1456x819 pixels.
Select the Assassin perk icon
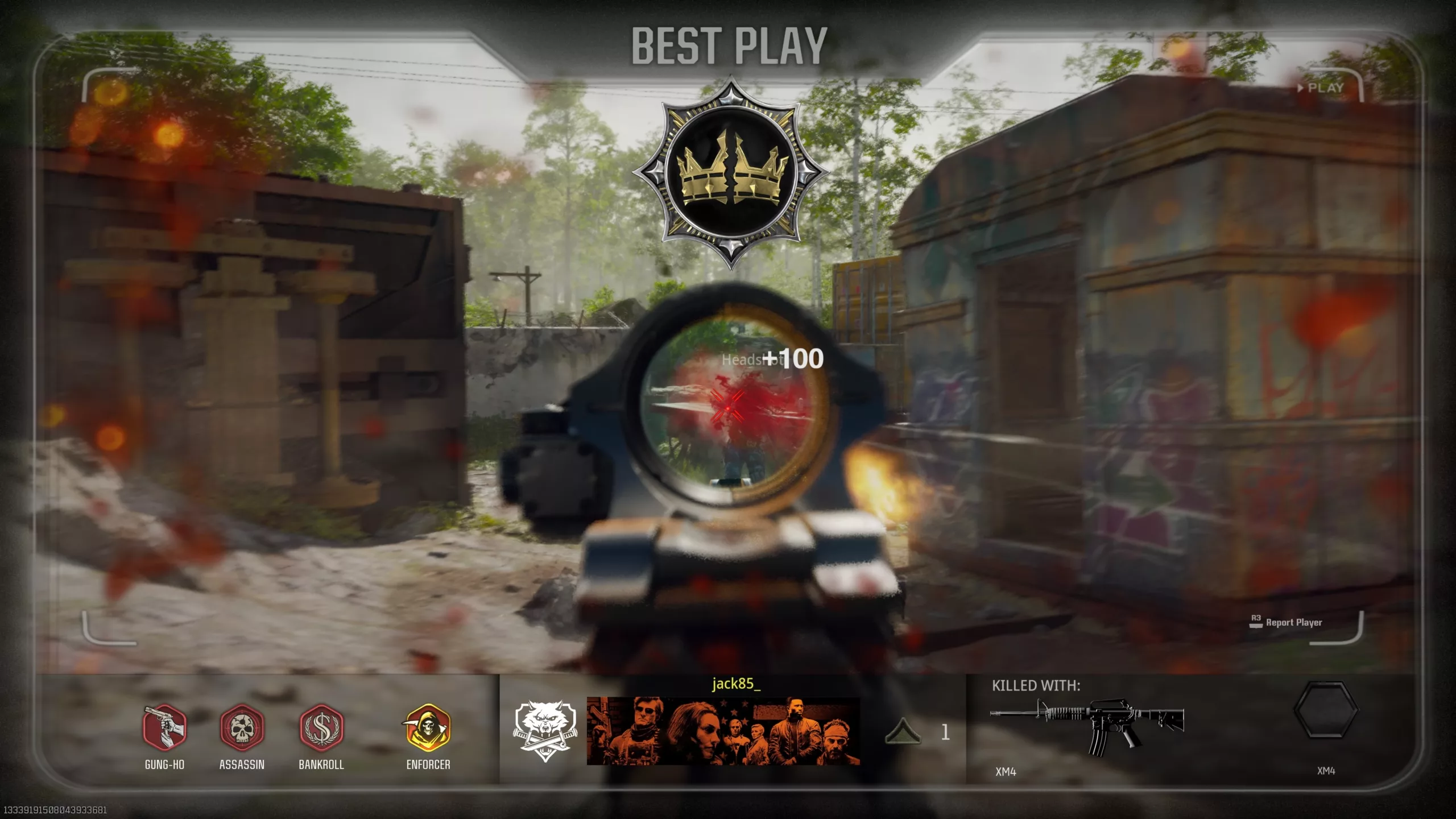click(242, 727)
